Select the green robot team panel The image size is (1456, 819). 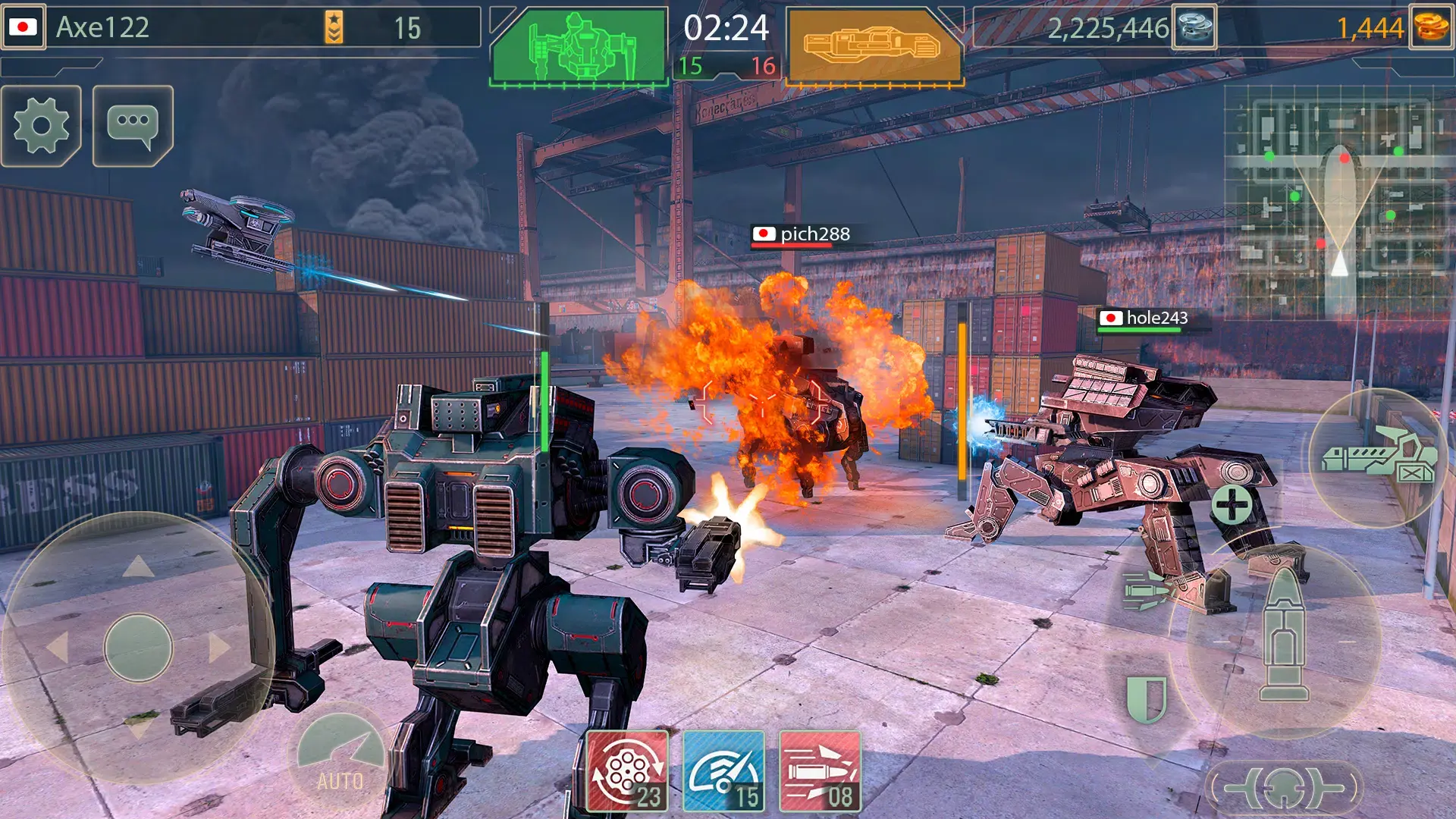(579, 47)
